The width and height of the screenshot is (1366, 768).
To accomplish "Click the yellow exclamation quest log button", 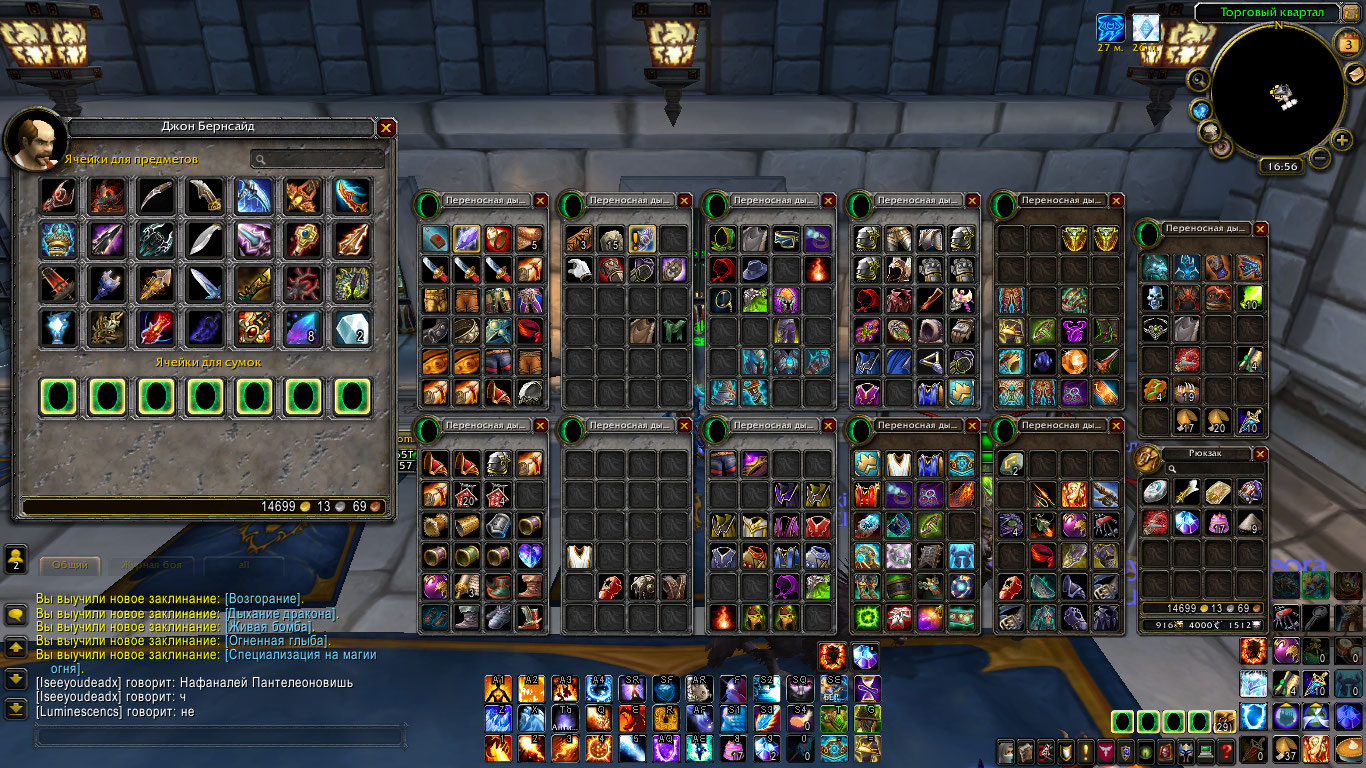I will [1085, 751].
